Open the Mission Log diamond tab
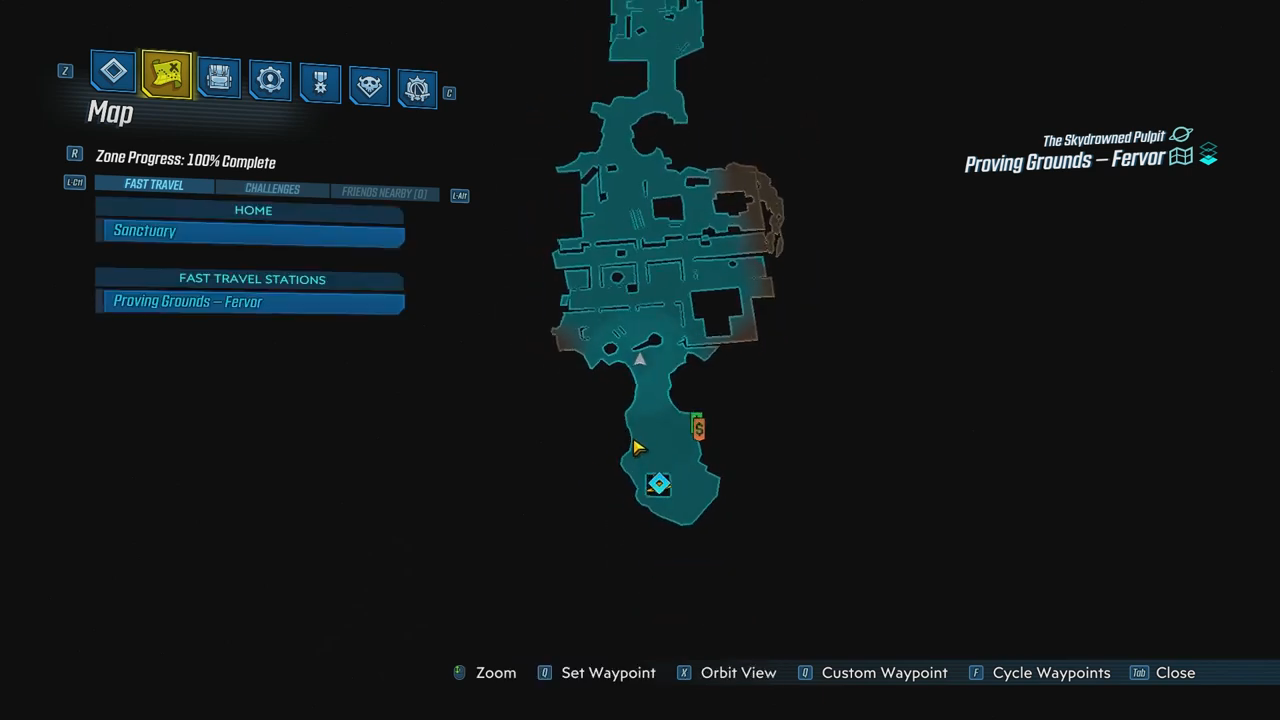Image resolution: width=1280 pixels, height=720 pixels. tap(113, 72)
